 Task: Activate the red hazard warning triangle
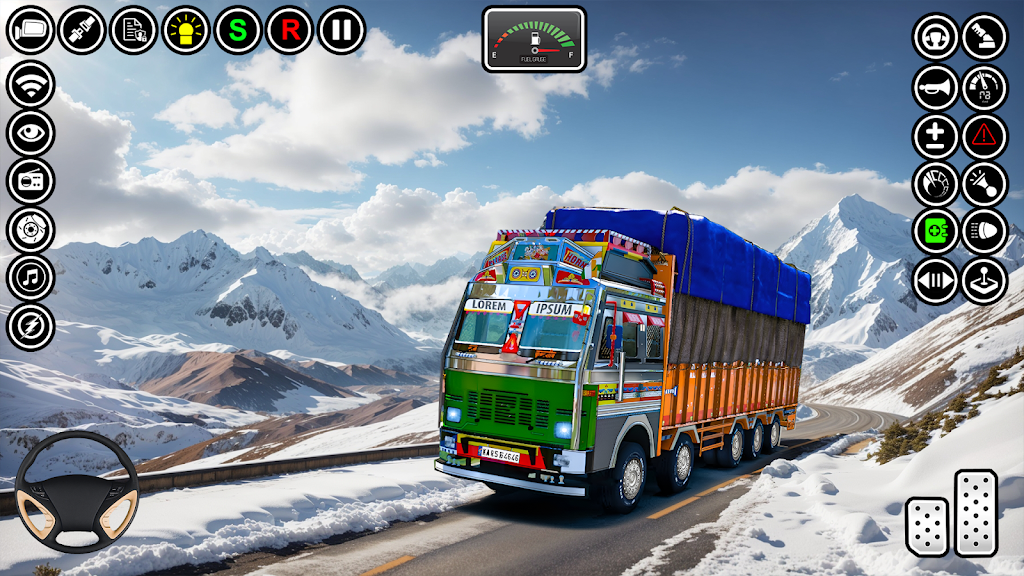click(985, 135)
